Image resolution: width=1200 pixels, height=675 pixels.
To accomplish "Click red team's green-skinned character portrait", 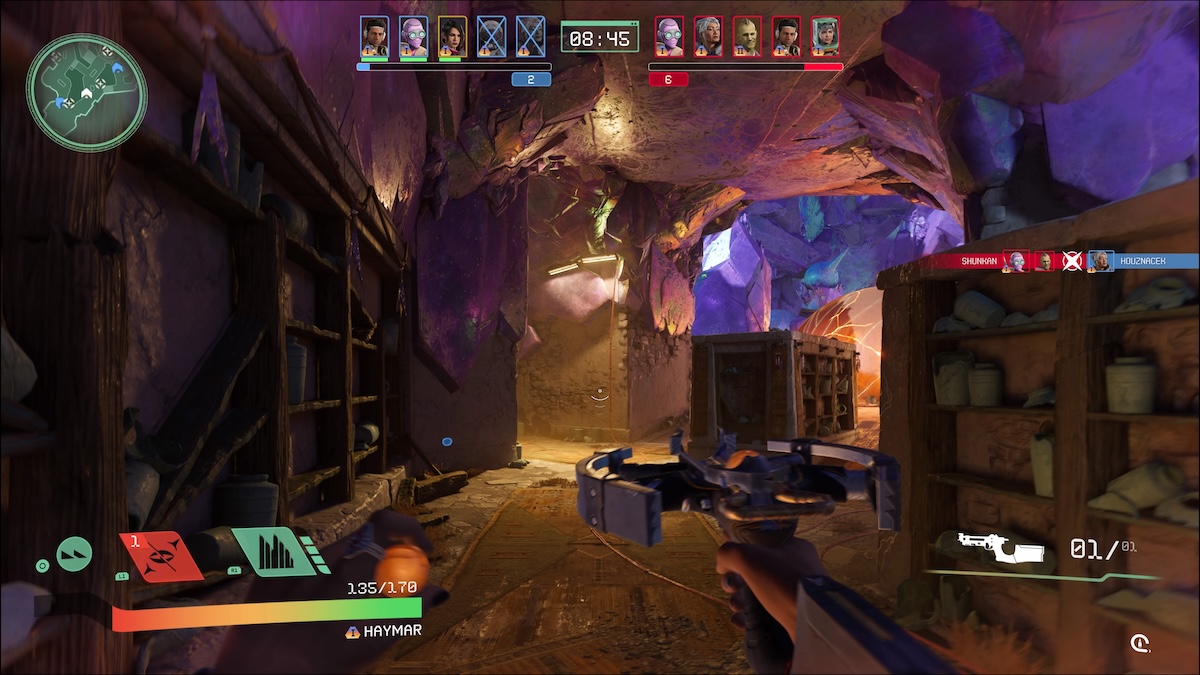I will tap(747, 36).
